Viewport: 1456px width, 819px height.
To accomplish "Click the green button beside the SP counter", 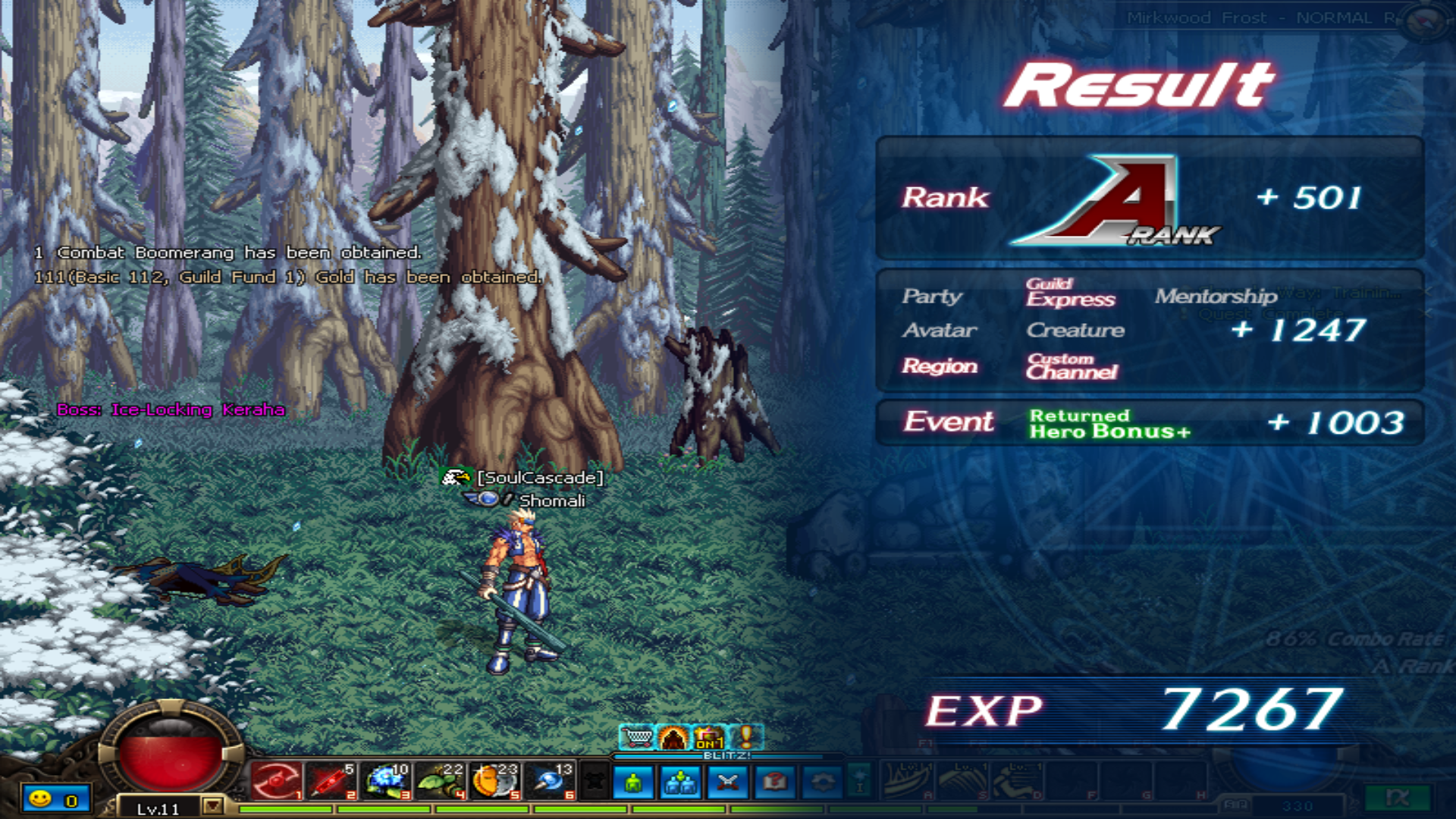I will click(1397, 799).
